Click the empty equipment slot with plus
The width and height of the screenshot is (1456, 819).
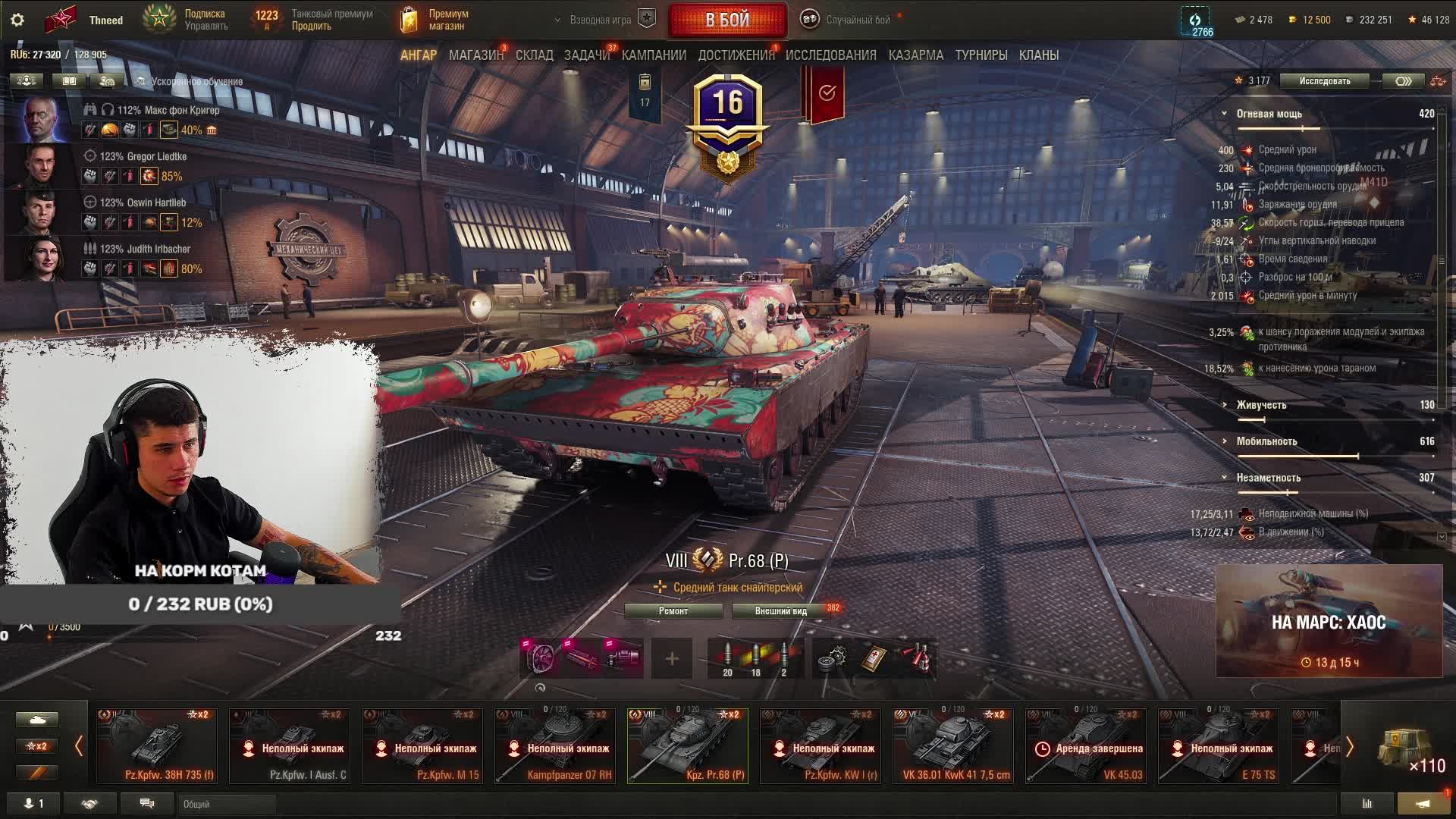pos(672,658)
